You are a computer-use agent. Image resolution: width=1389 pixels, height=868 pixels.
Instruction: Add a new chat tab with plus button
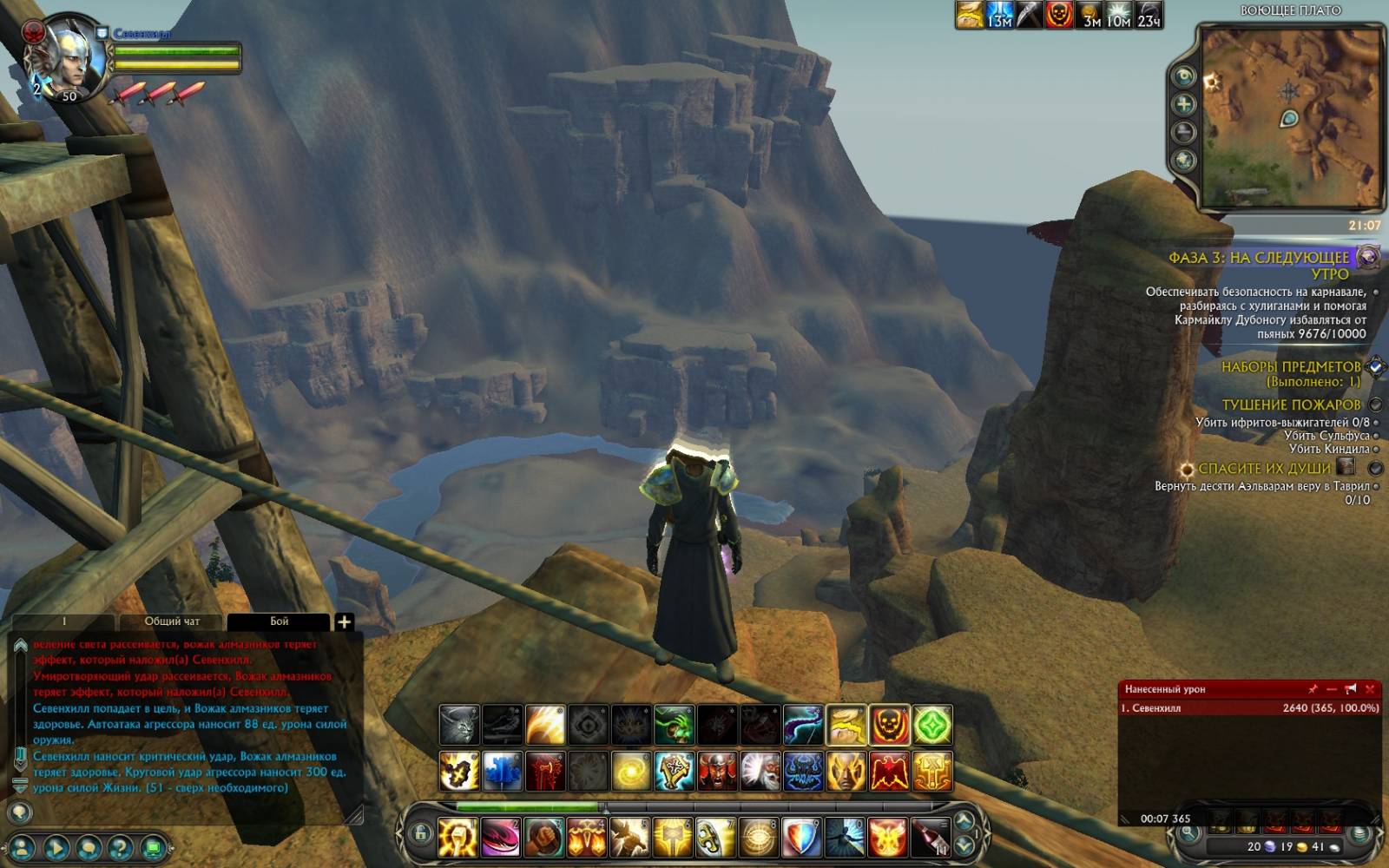tap(344, 621)
